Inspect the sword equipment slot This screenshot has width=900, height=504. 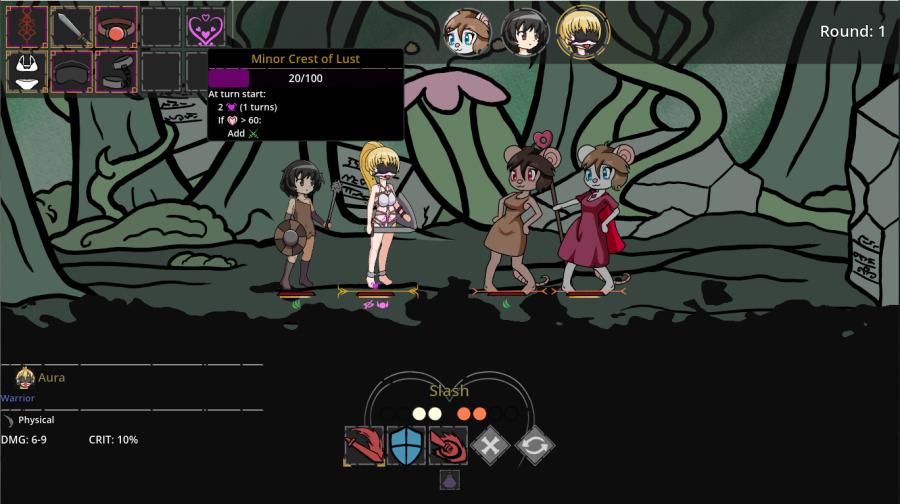pyautogui.click(x=72, y=27)
